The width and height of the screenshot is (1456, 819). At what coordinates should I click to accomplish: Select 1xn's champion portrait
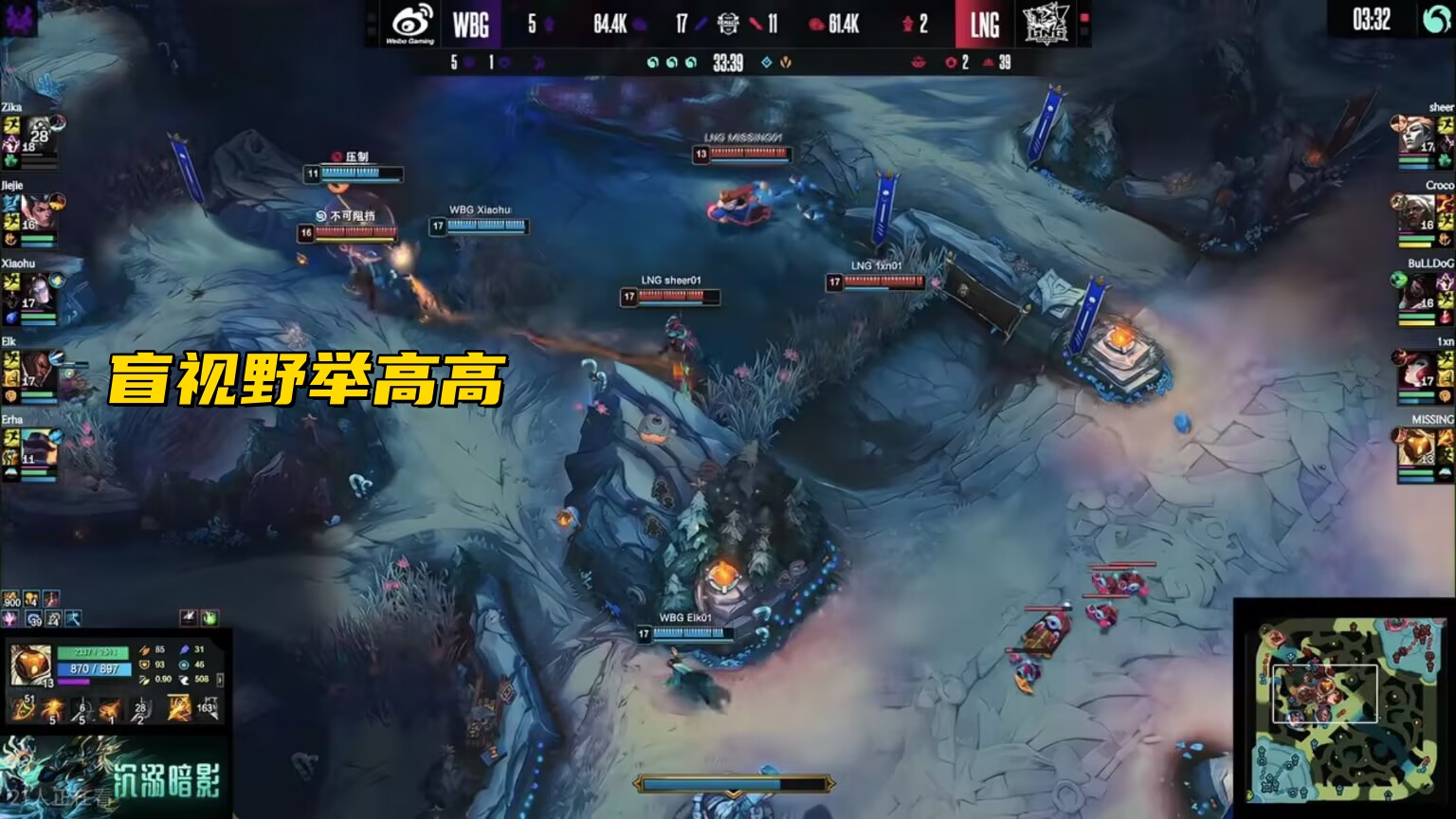tap(1418, 368)
